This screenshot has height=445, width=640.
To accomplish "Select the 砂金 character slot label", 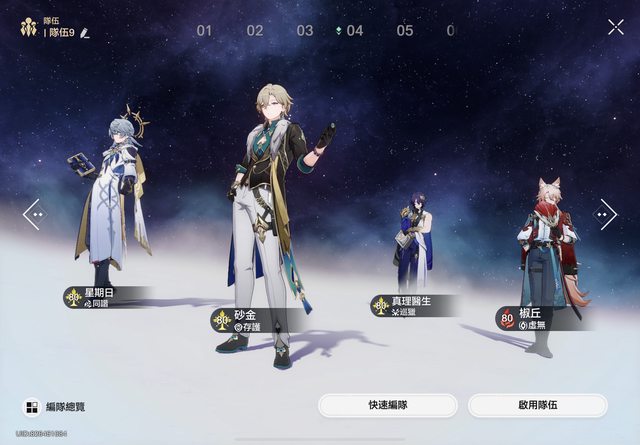I will point(248,320).
